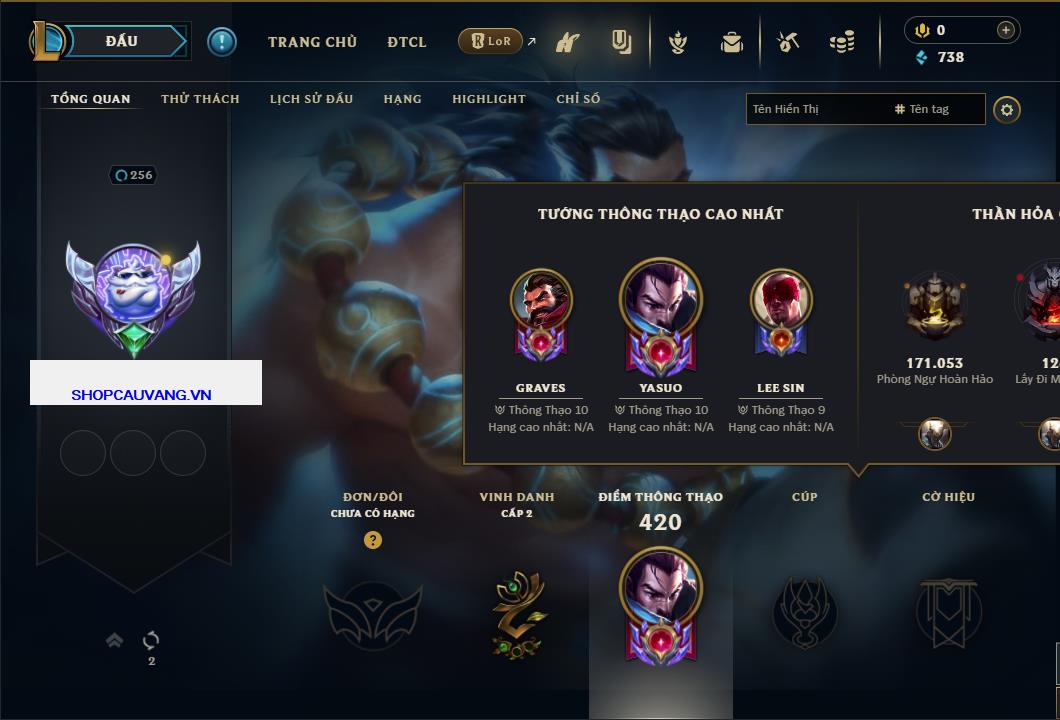
Task: Open the CÚP trophy emblem
Action: (804, 612)
